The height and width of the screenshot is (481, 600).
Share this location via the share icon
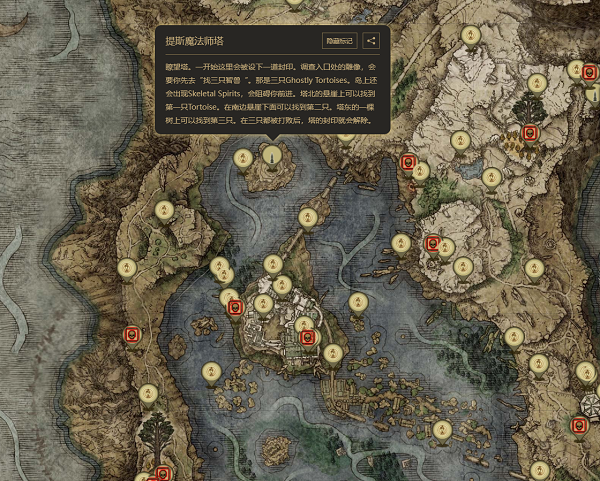click(x=371, y=41)
